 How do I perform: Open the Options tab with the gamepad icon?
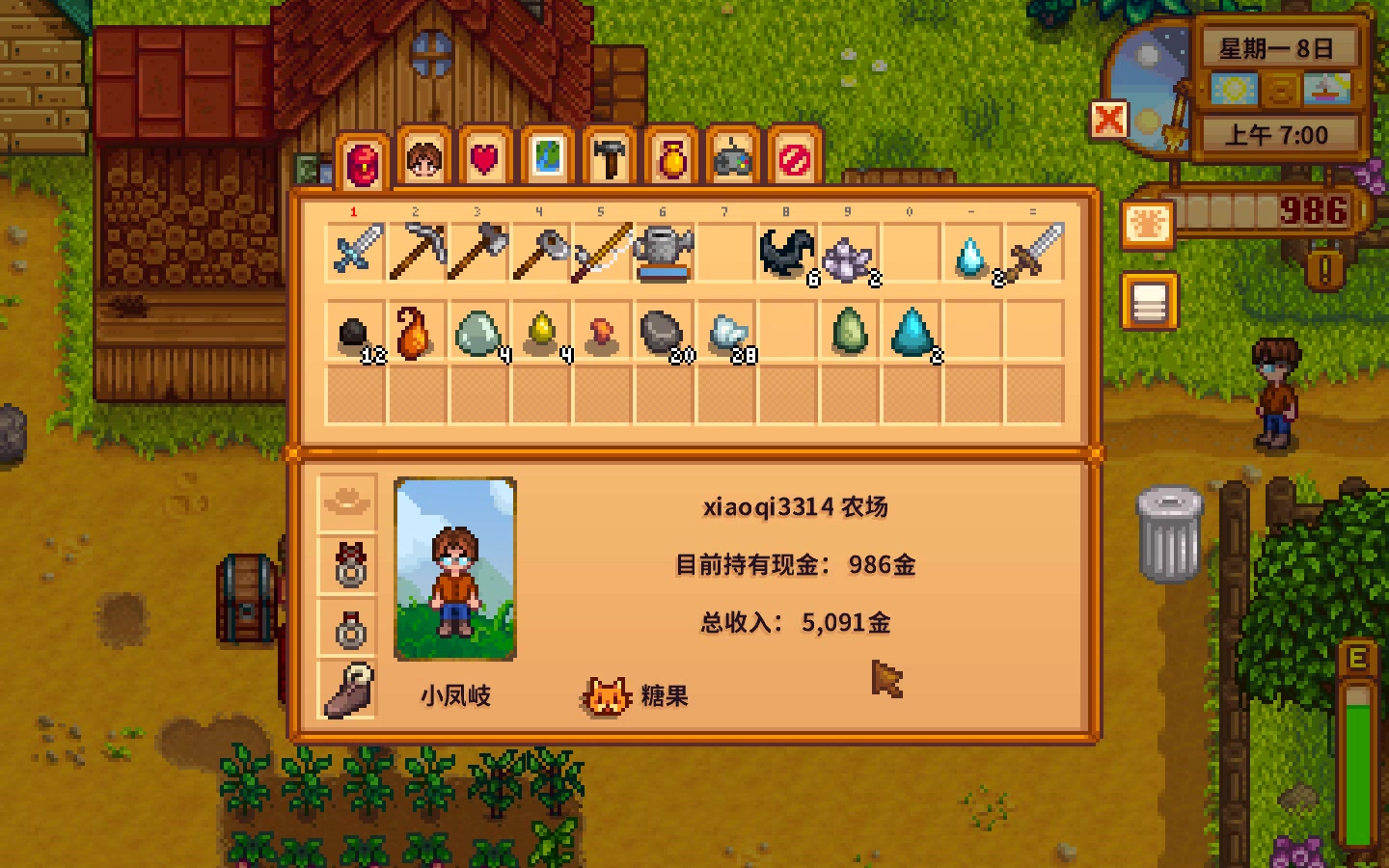733,159
